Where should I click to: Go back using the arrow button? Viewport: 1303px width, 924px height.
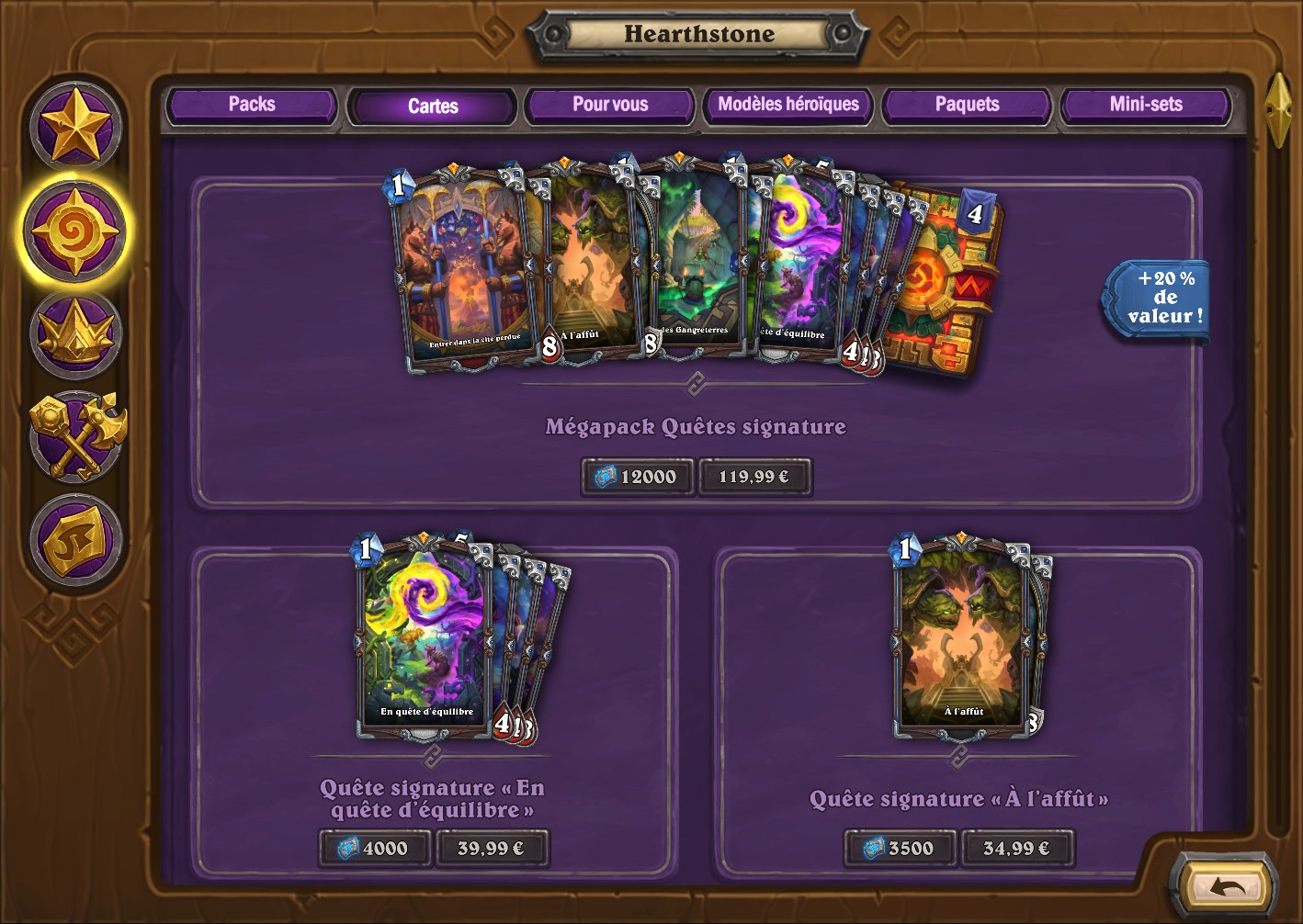tap(1226, 887)
